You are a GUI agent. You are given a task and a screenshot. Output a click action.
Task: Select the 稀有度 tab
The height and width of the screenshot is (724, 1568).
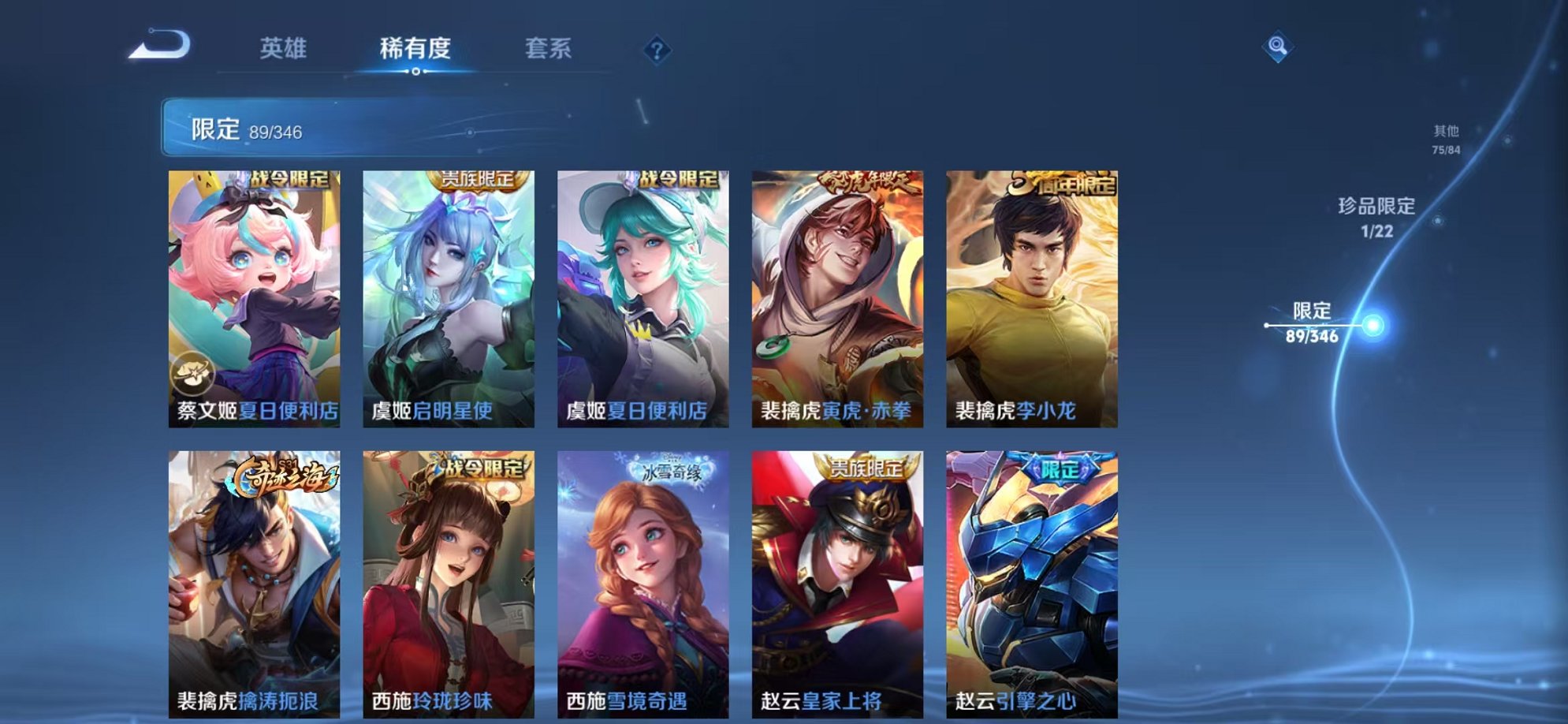point(416,48)
